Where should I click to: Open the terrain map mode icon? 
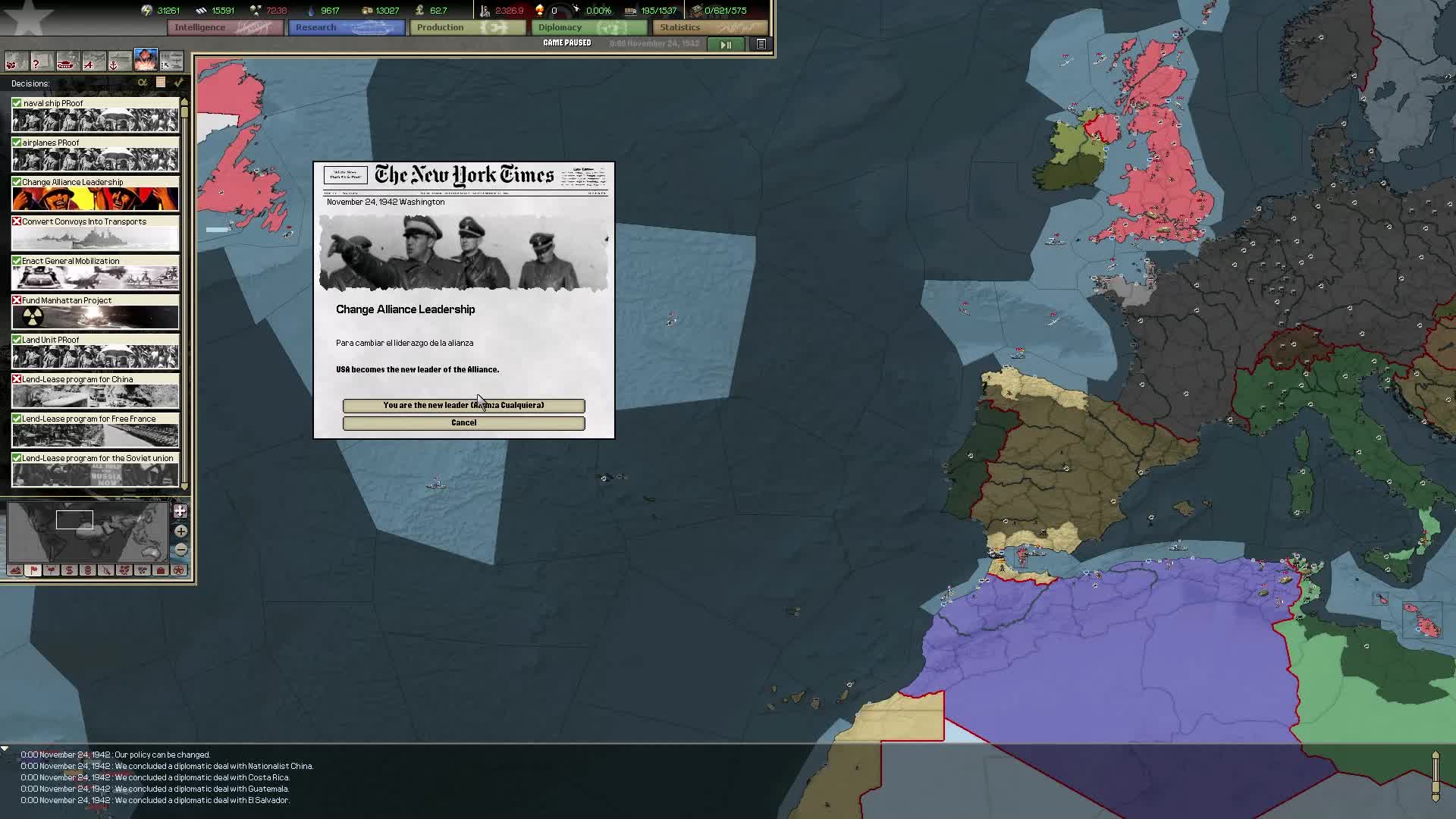coord(14,570)
